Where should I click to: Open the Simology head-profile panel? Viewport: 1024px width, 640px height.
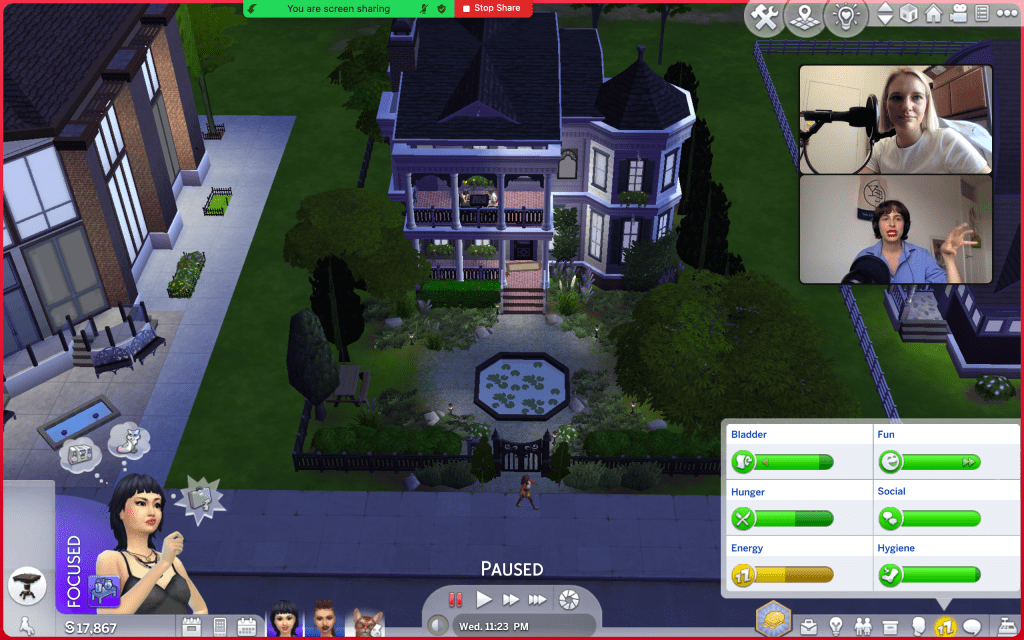pyautogui.click(x=918, y=627)
